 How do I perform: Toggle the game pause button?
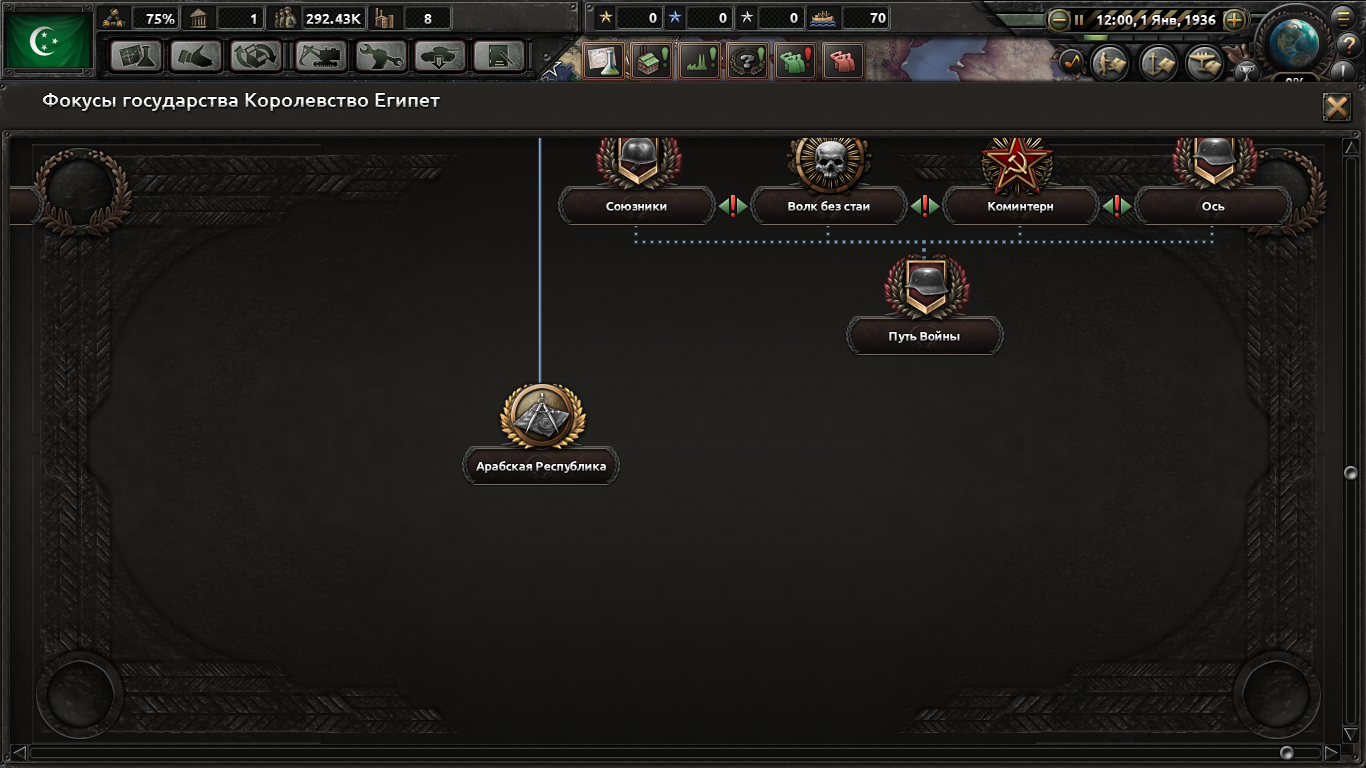(1079, 20)
